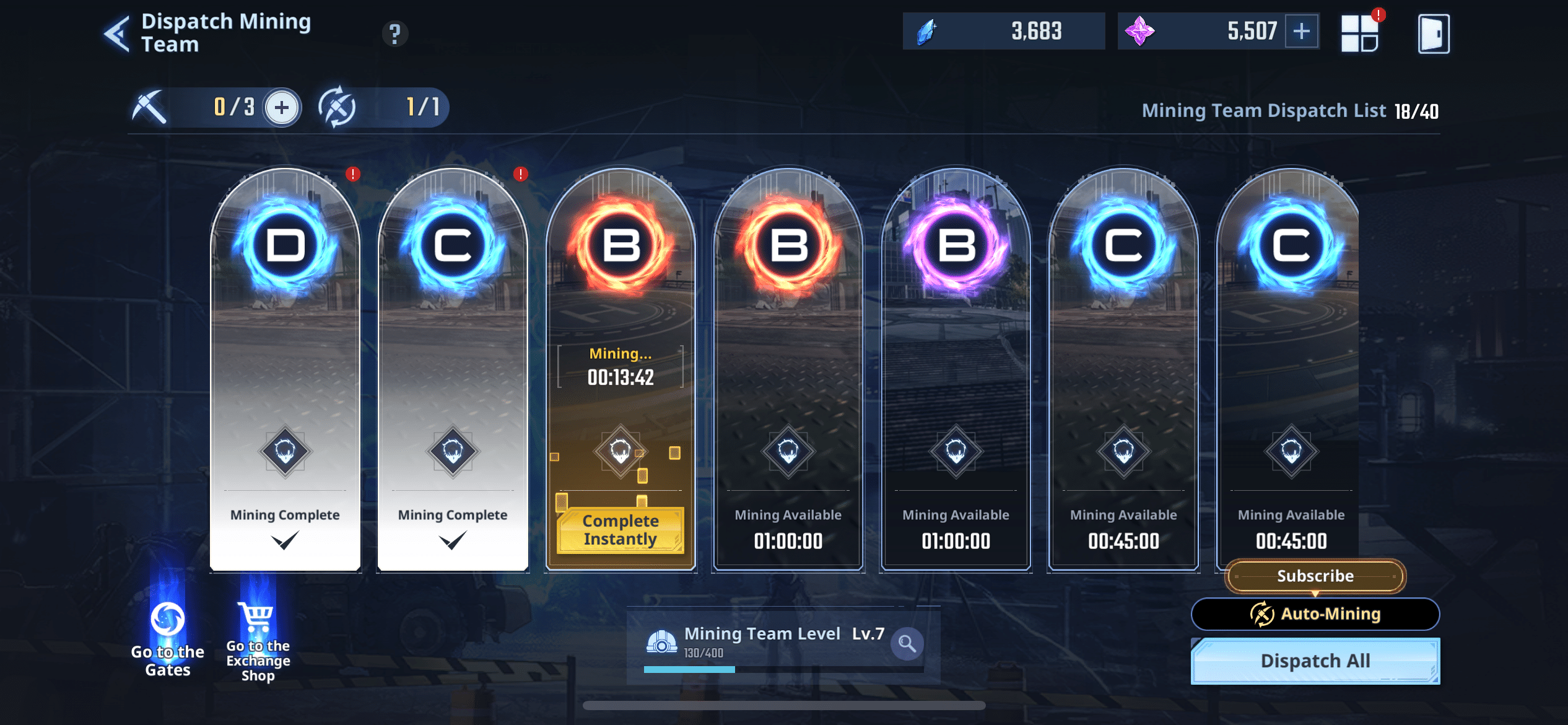Viewport: 1568px width, 725px height.
Task: Click the auto-mining swirl icon showing 1/1
Action: 338,107
